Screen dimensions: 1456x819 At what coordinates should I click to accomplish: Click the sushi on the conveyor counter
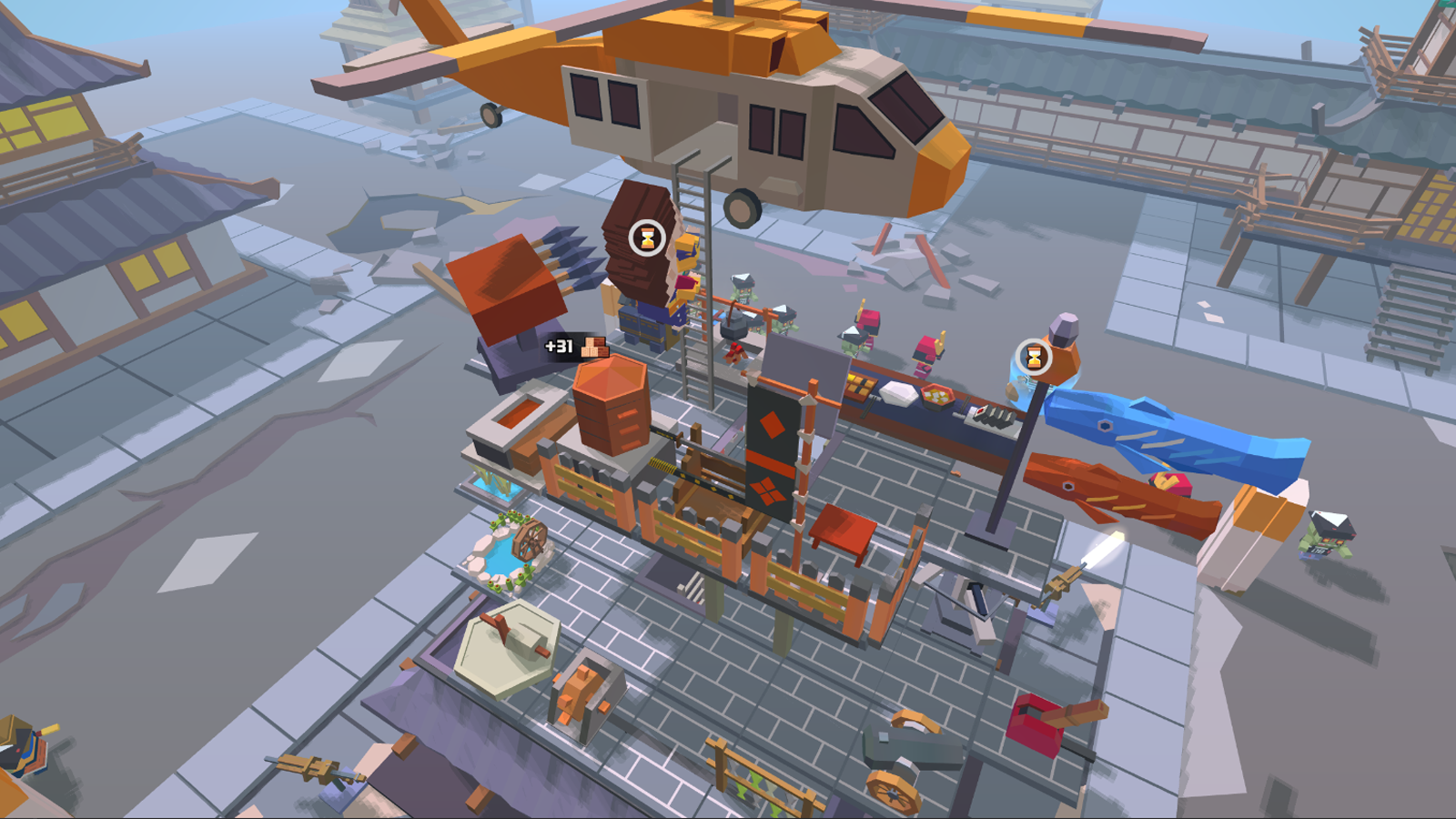tap(994, 416)
